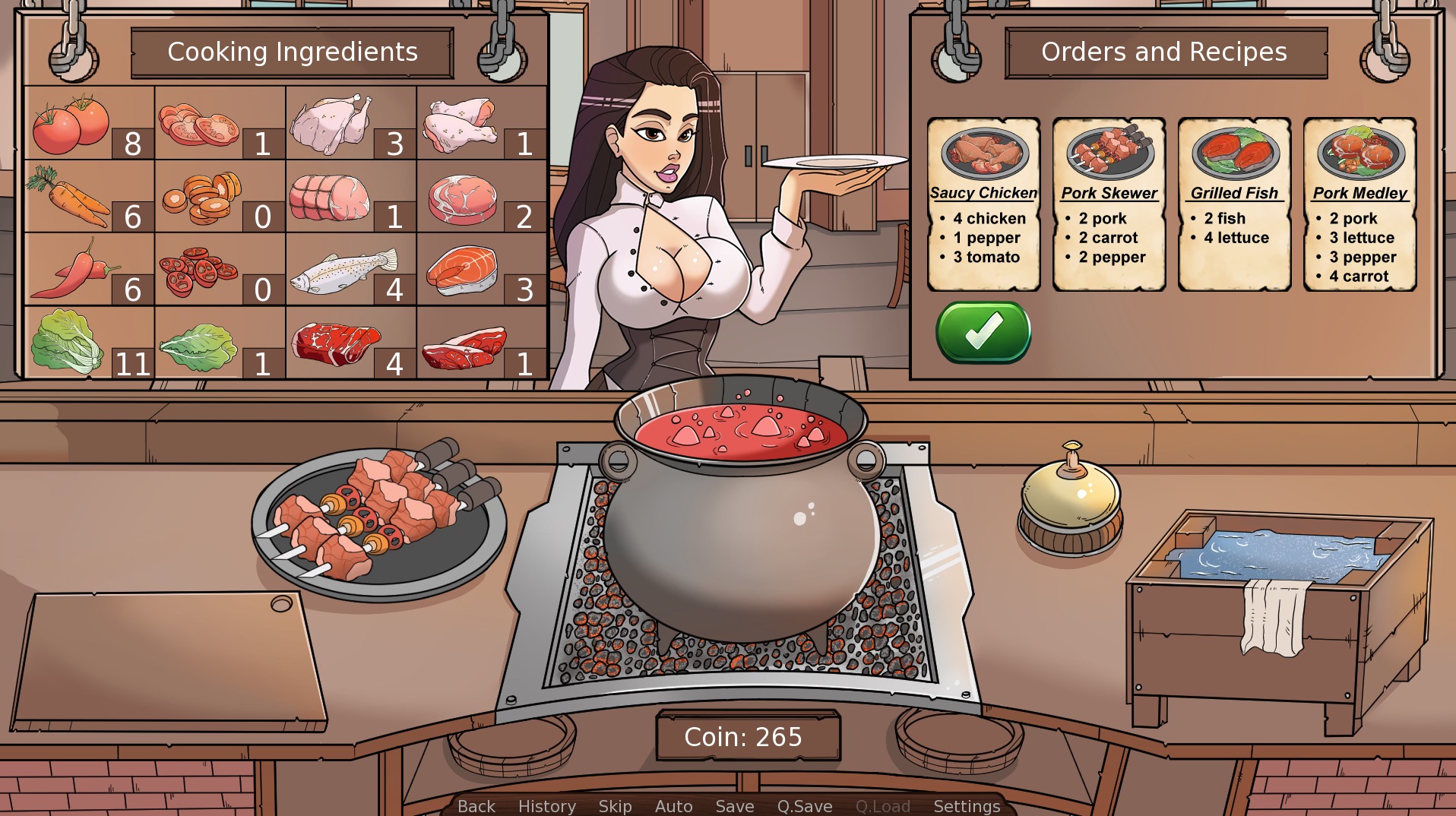Open the History log

pyautogui.click(x=547, y=806)
